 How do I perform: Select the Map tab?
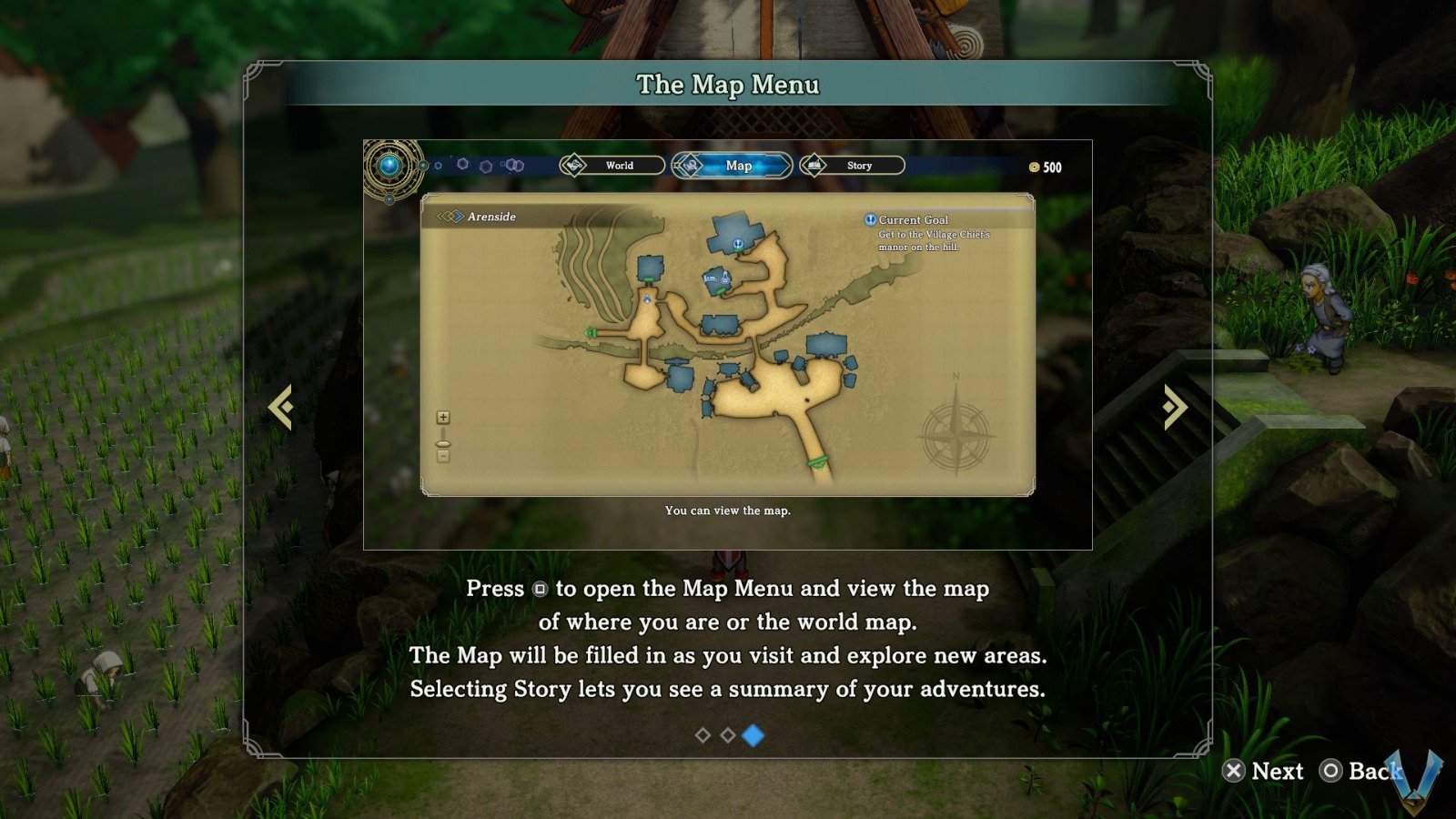click(738, 166)
